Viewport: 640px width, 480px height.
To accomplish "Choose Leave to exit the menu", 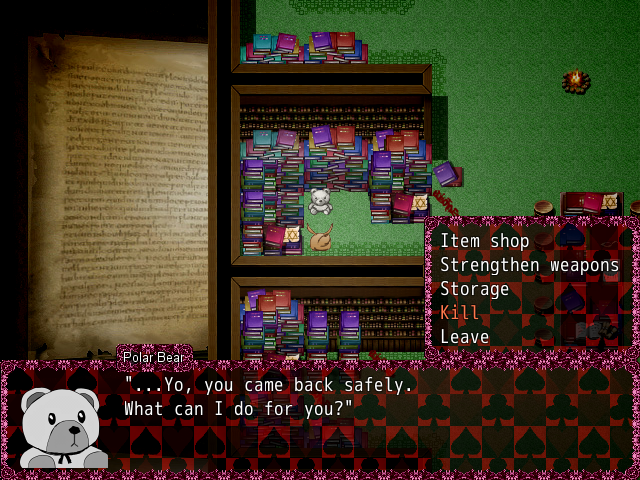I will (465, 337).
